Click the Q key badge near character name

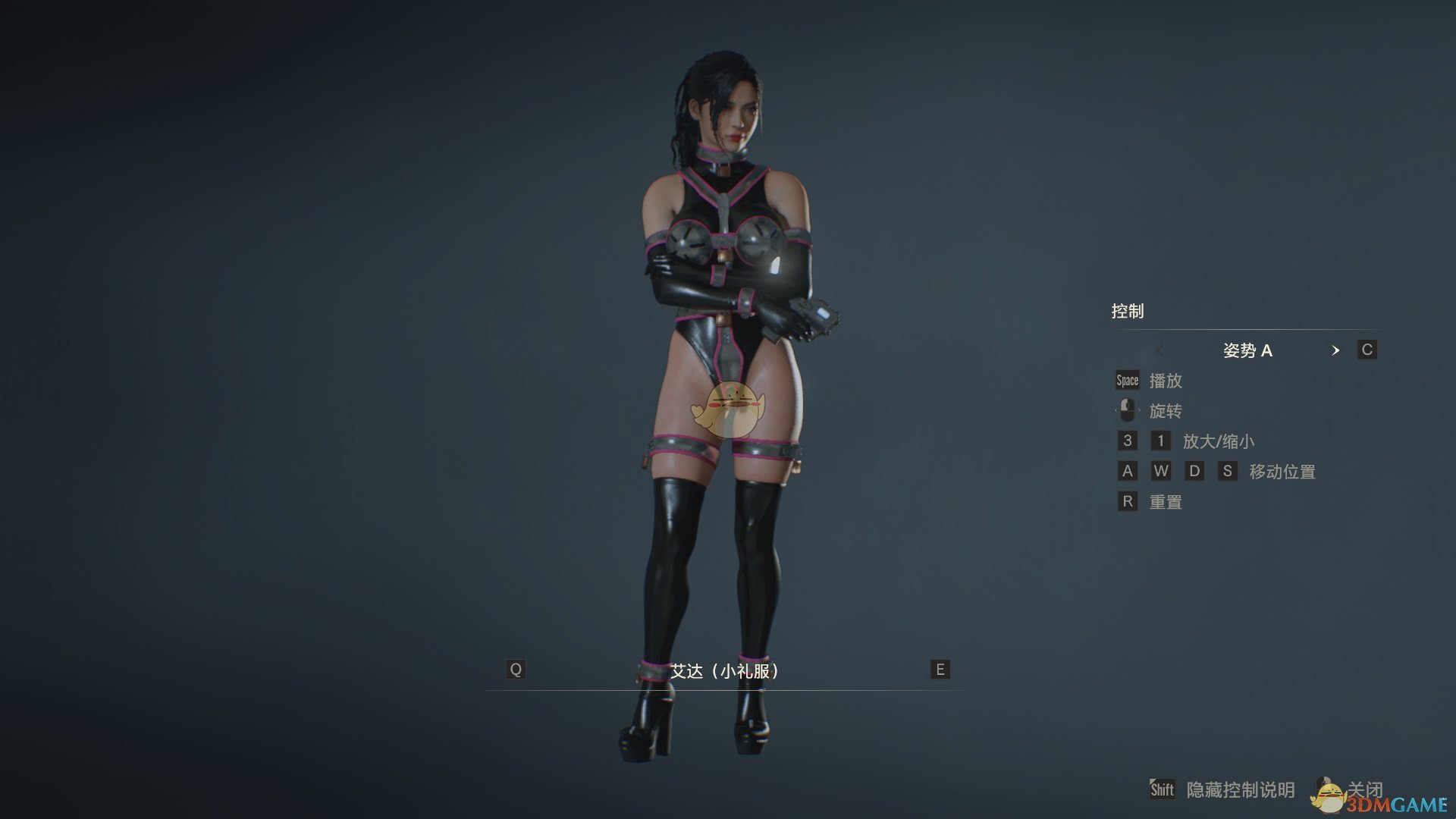point(516,669)
